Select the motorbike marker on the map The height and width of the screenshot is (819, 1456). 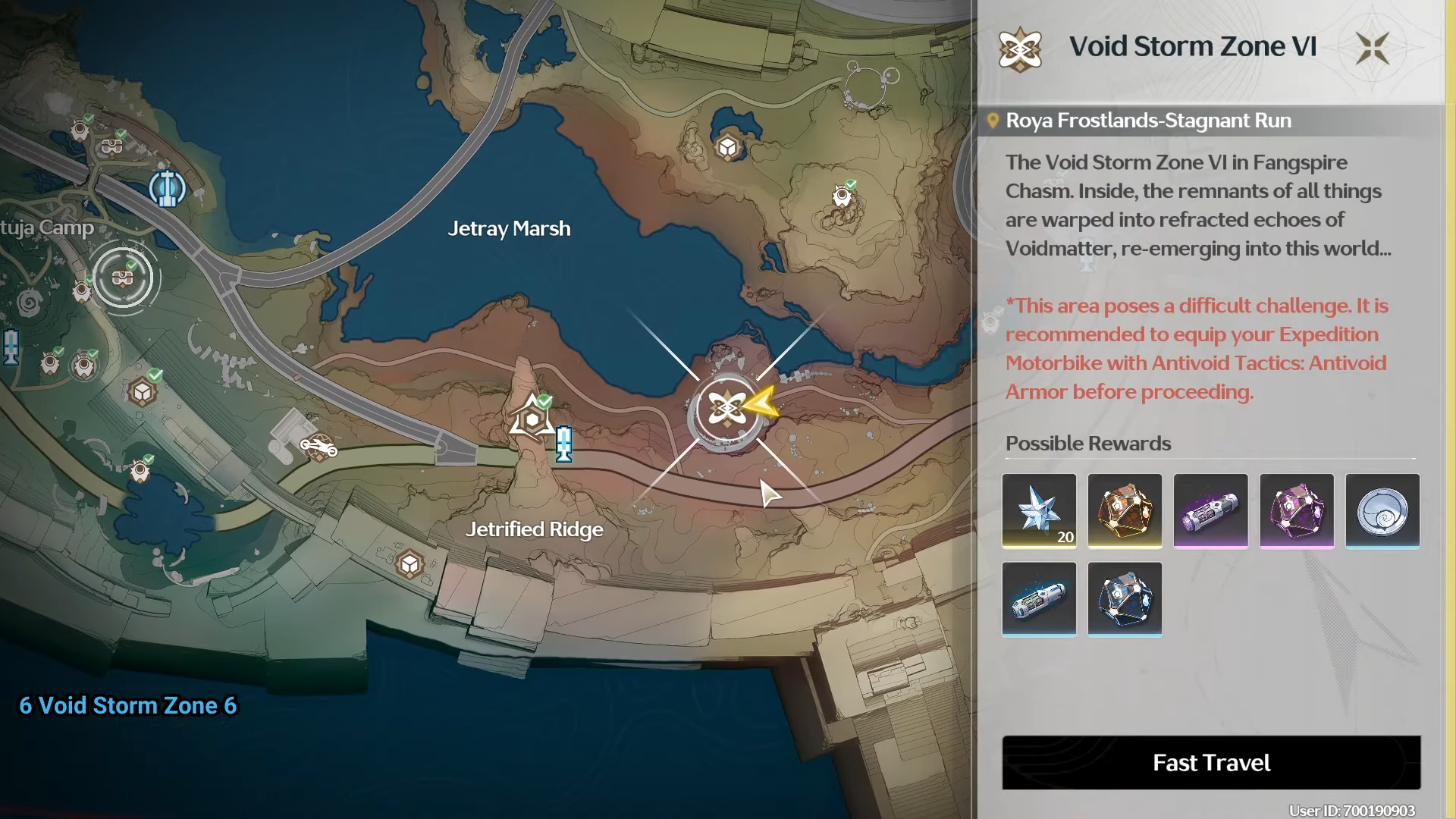[x=318, y=447]
